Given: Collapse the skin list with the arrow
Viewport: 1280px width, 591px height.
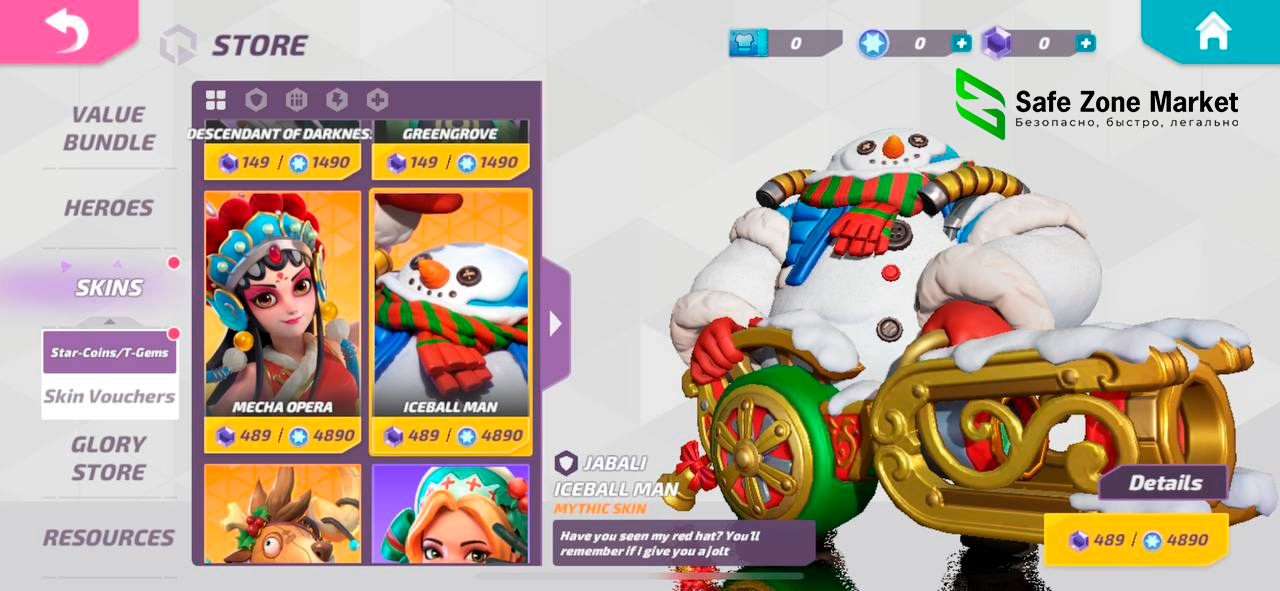Looking at the screenshot, I should pos(556,324).
